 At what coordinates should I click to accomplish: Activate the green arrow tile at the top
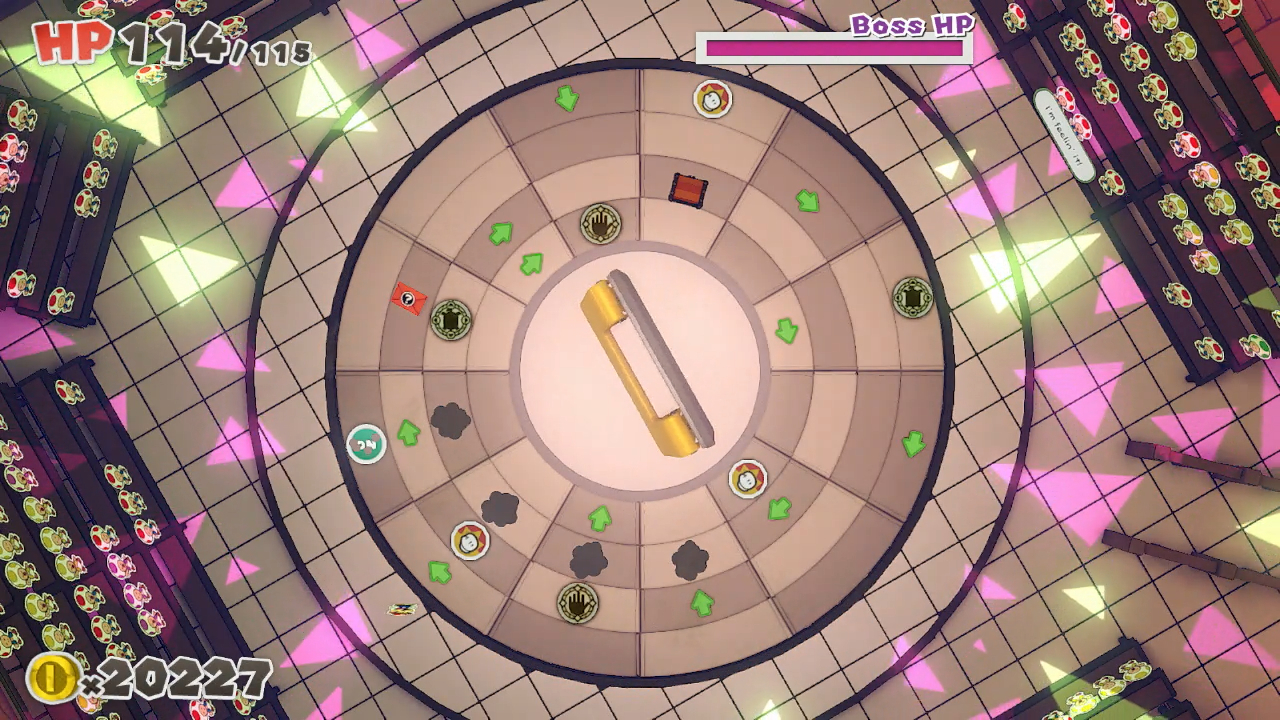[566, 99]
